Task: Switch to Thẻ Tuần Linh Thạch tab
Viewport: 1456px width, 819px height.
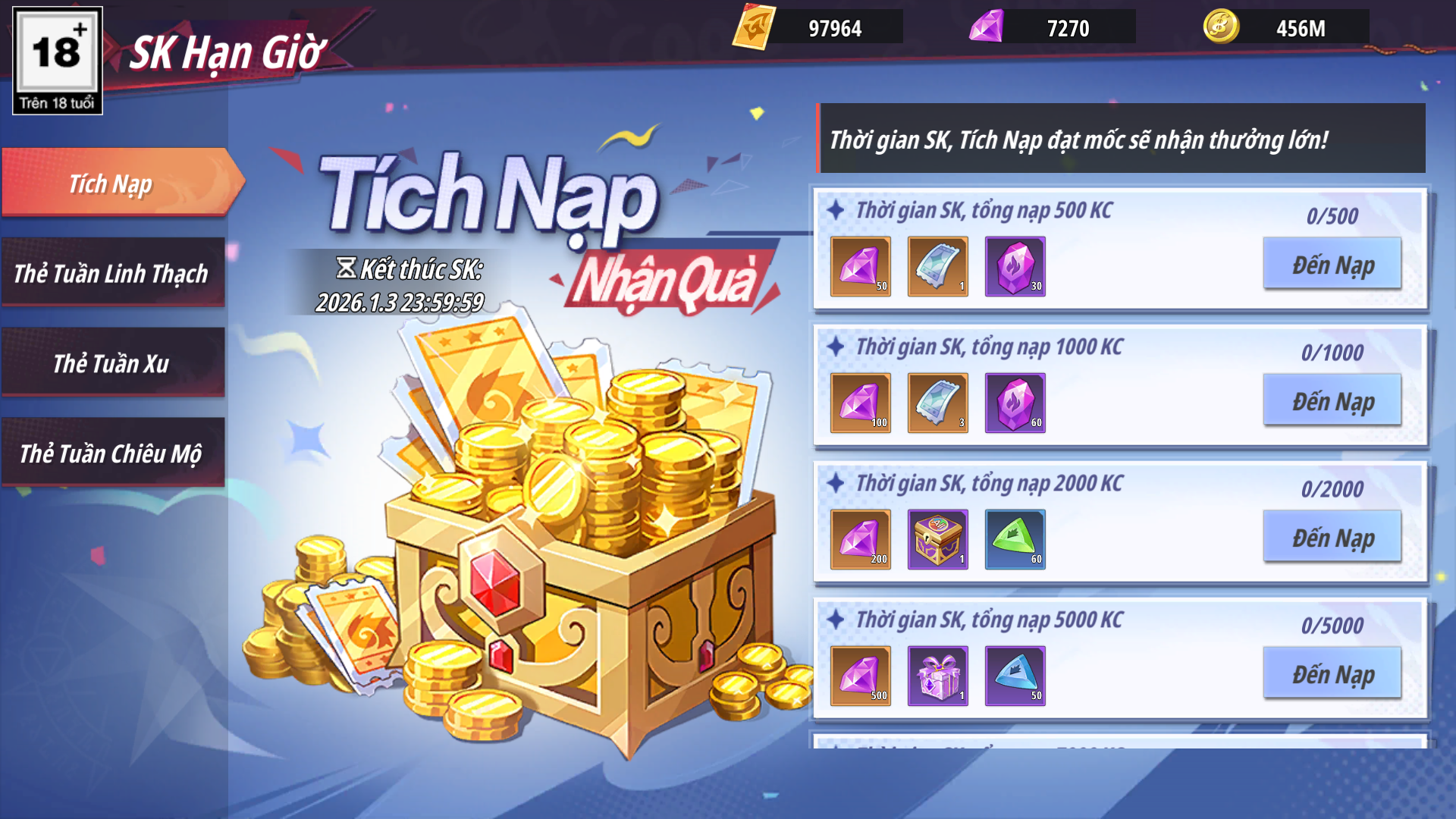Action: pos(112,273)
